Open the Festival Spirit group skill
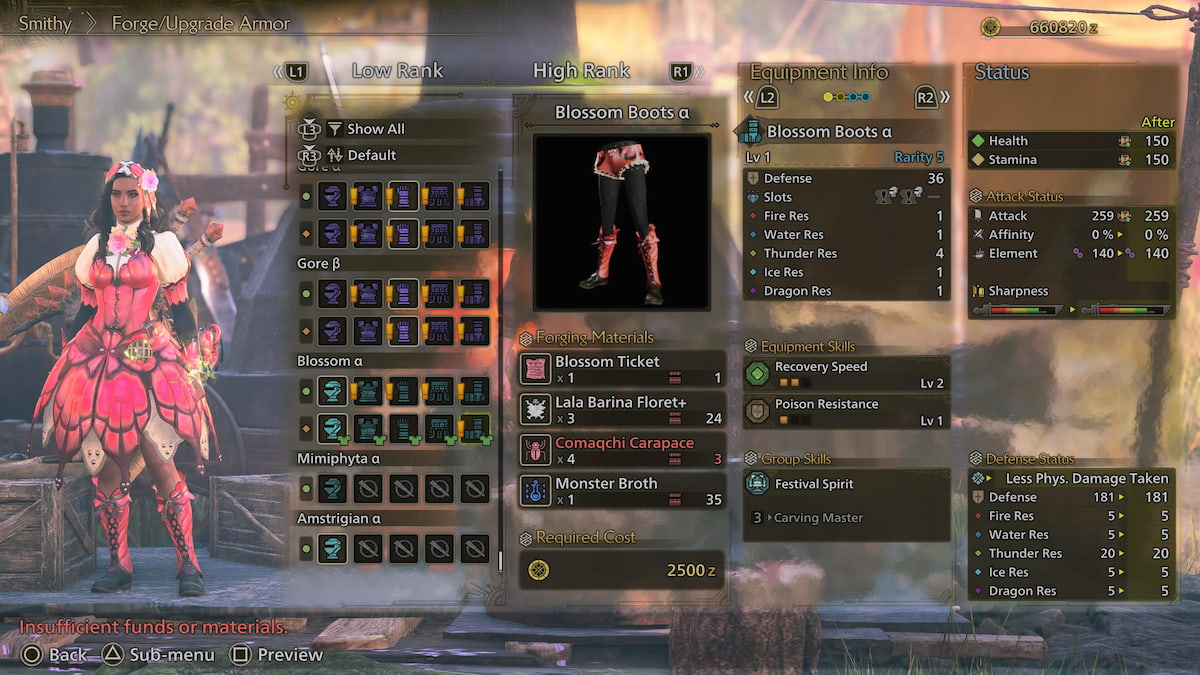 click(x=846, y=484)
